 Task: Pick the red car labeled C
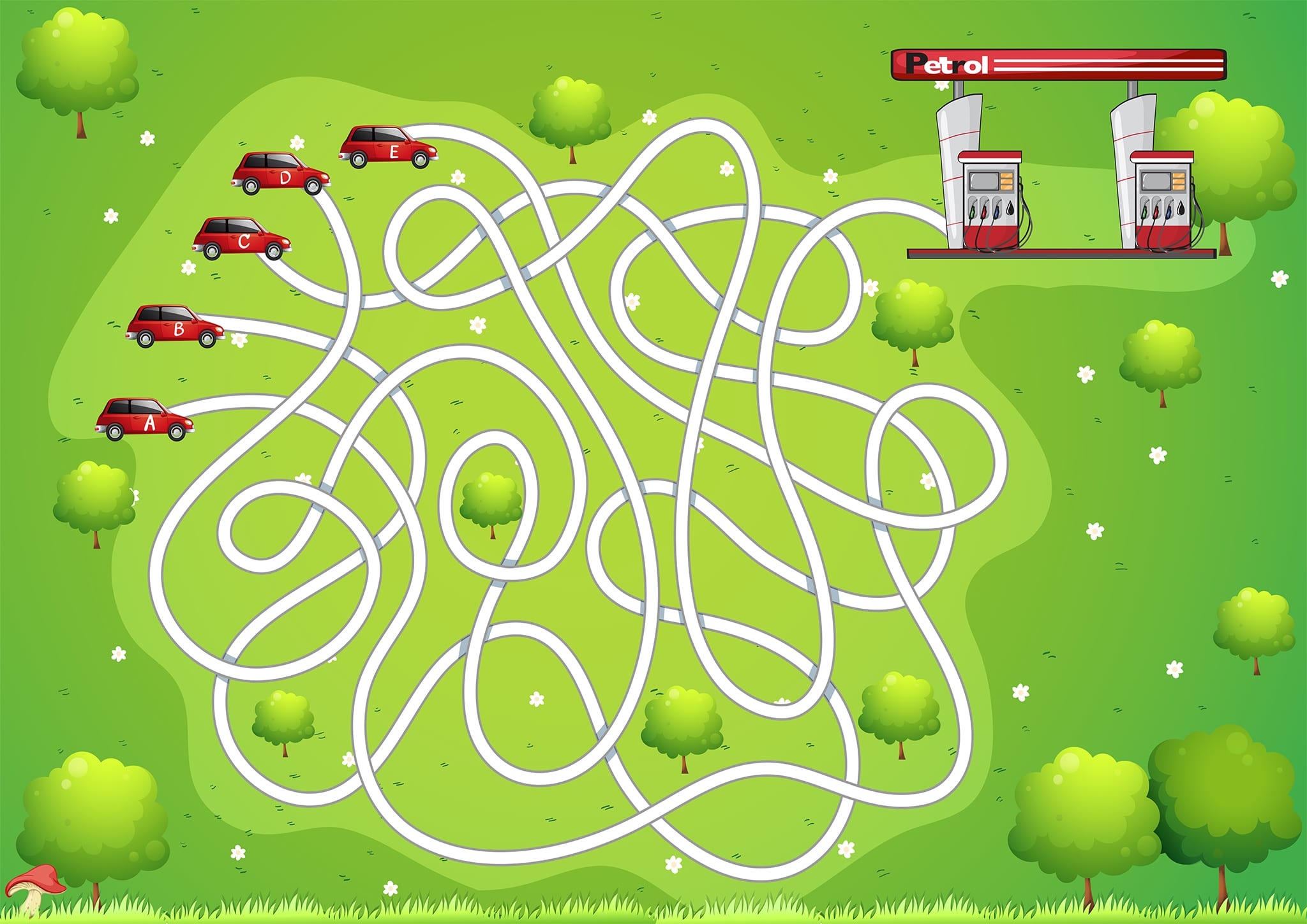(x=242, y=239)
